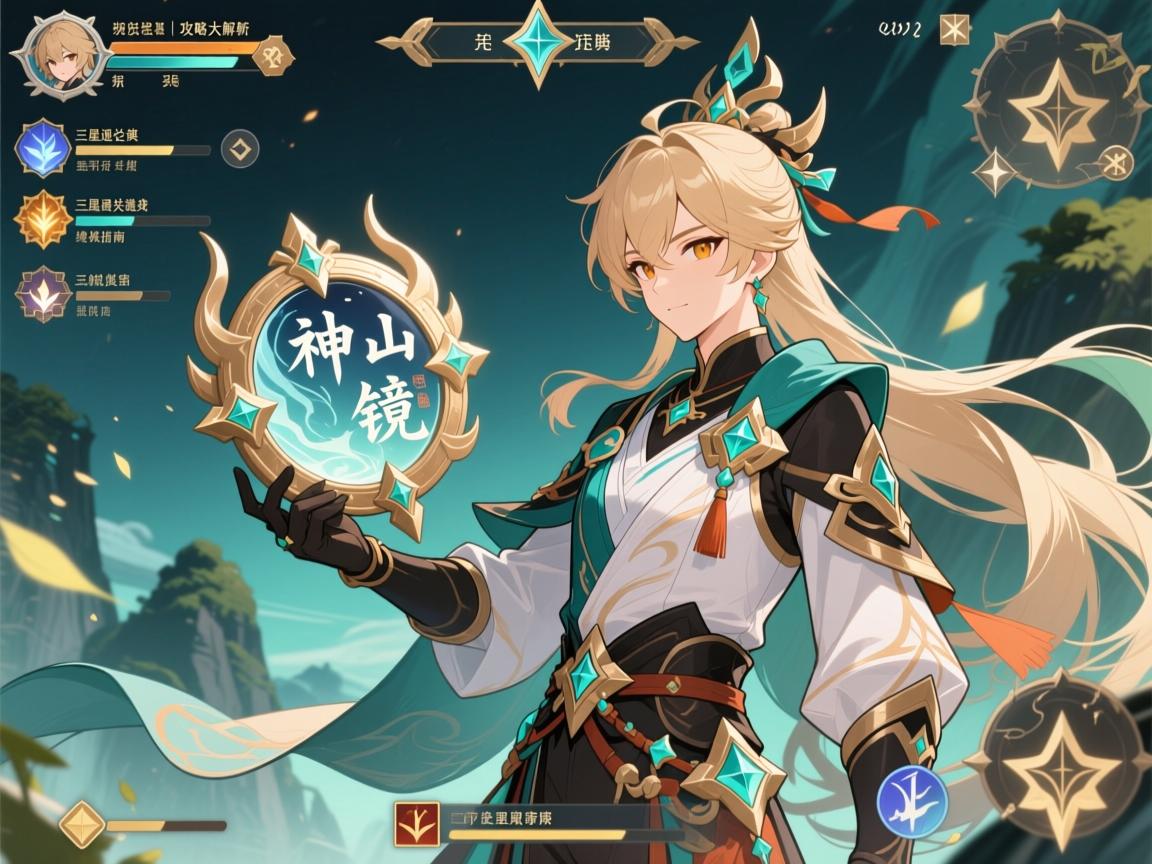The height and width of the screenshot is (864, 1152).
Task: Activate the orange flame skill icon
Action: pos(42,219)
